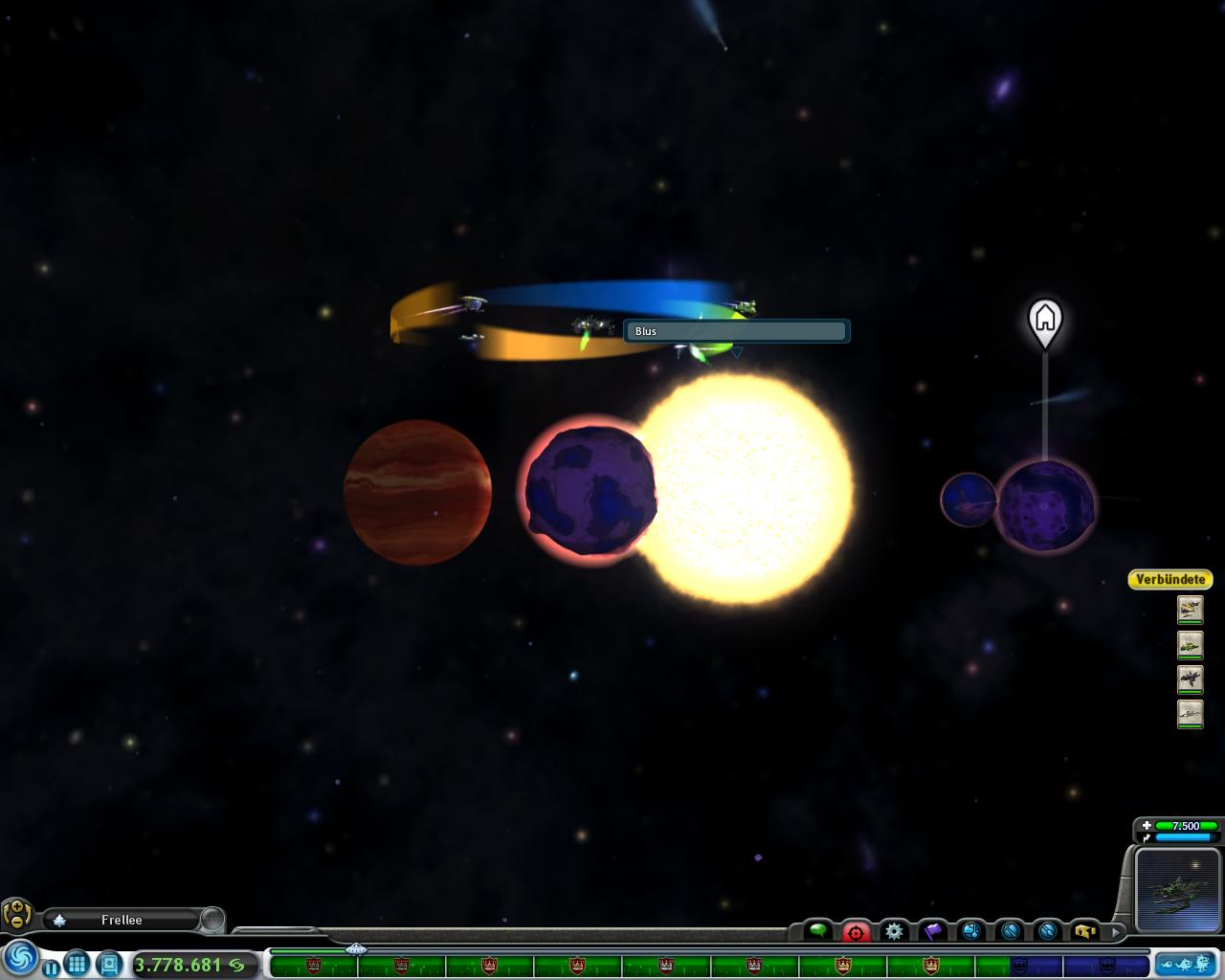Pause the game with the pause button
The height and width of the screenshot is (980, 1225).
tap(52, 969)
